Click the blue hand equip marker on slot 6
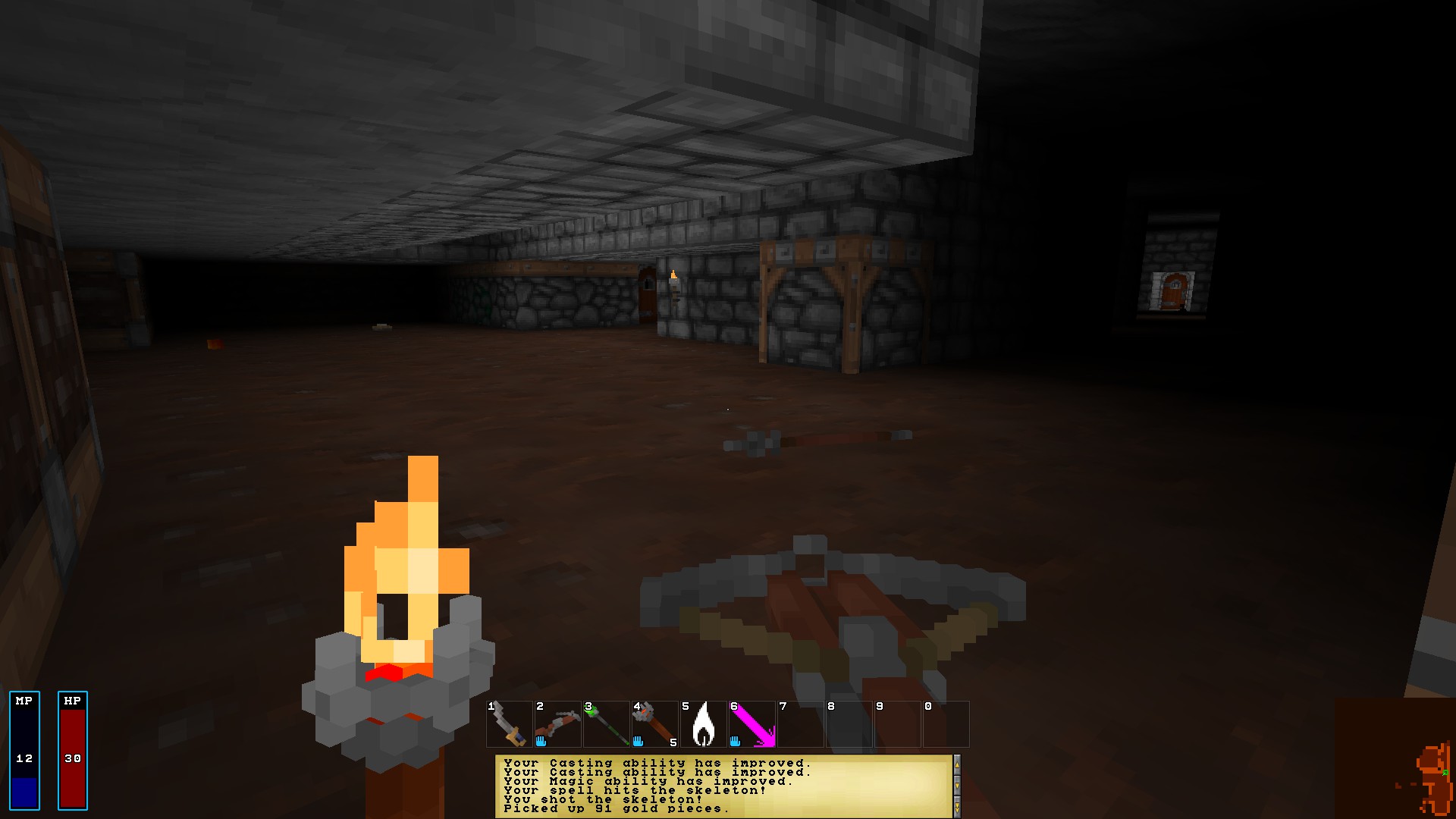1456x819 pixels. point(736,740)
